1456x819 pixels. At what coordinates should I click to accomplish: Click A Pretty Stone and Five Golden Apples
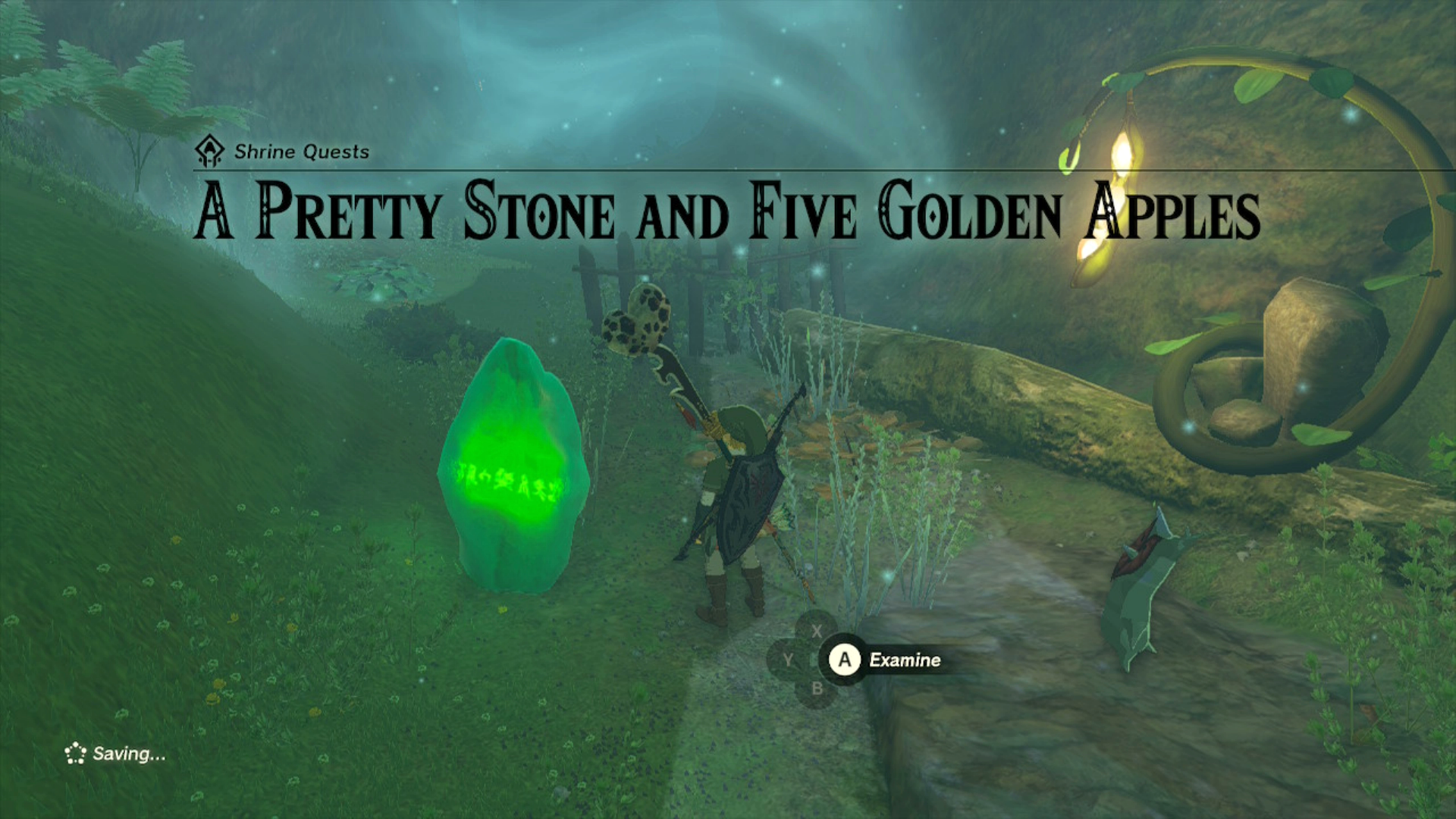(726, 213)
